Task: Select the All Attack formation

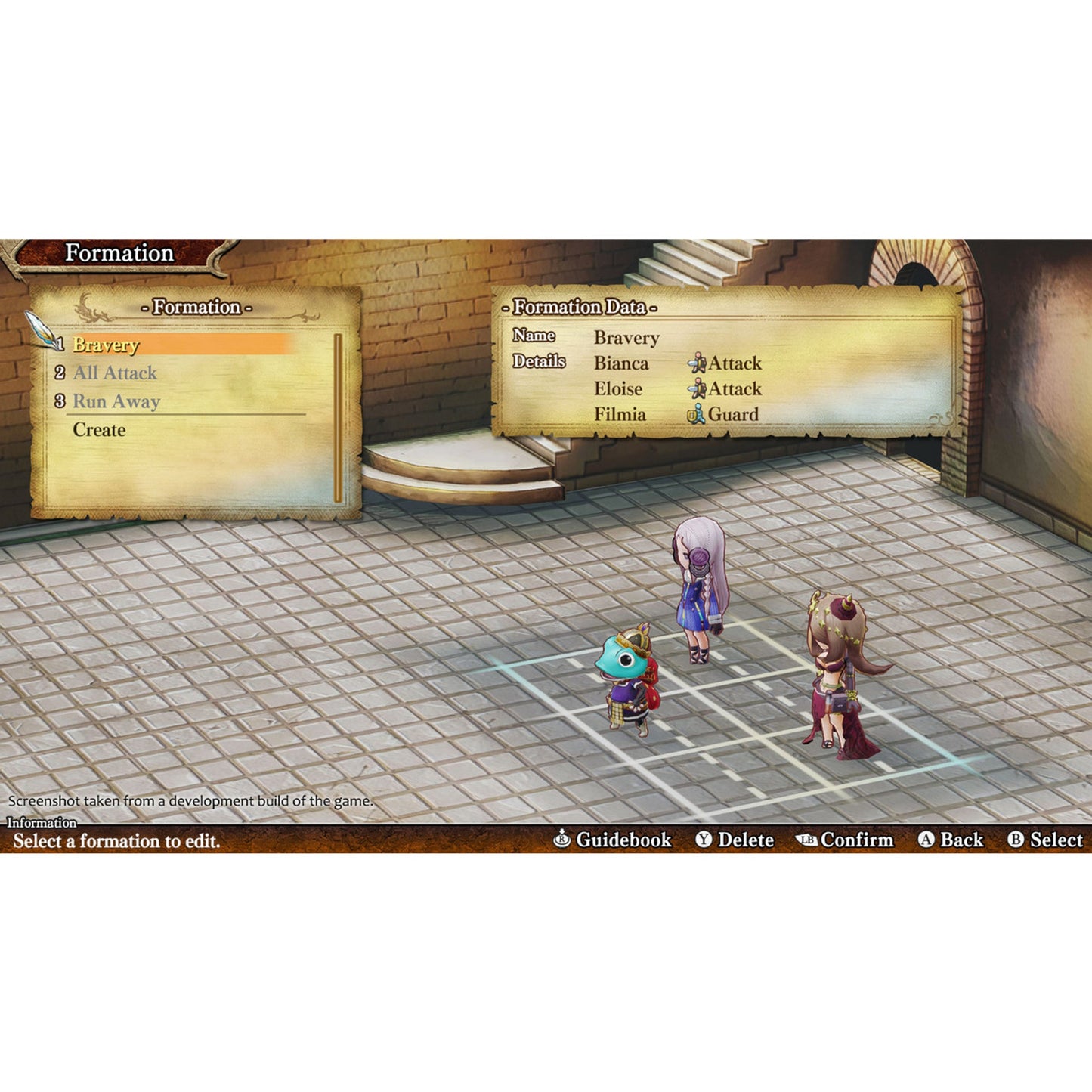Action: (113, 372)
